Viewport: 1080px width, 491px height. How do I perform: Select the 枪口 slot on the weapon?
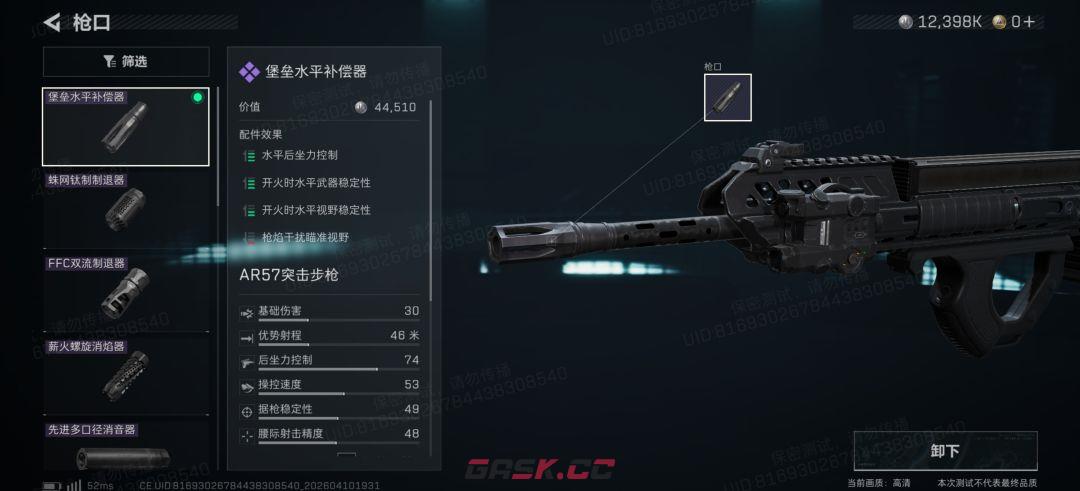point(727,97)
